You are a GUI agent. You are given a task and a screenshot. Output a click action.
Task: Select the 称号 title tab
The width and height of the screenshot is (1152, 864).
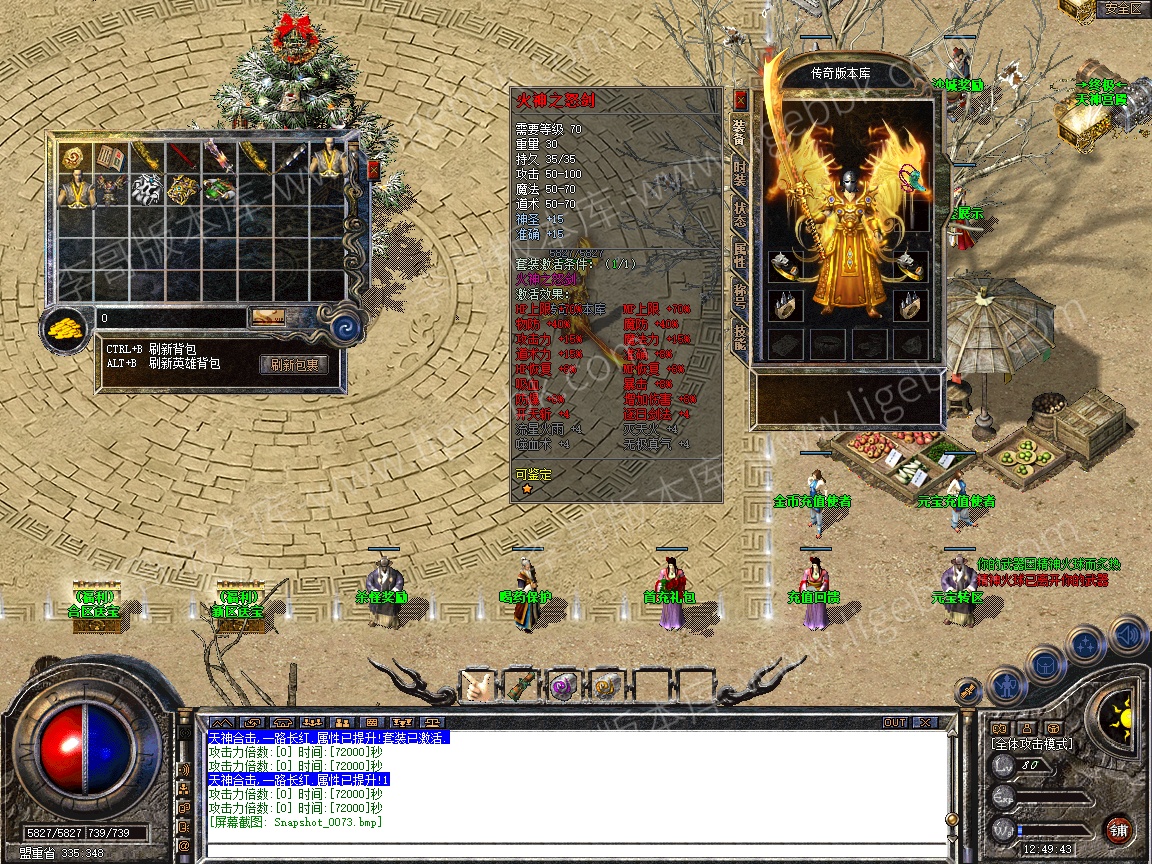point(739,297)
